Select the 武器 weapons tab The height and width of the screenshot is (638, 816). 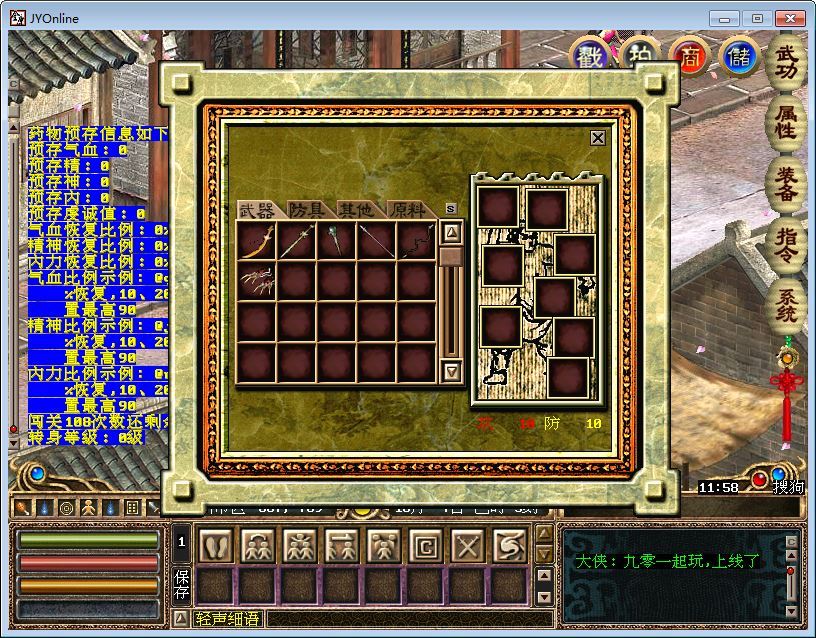pos(257,210)
